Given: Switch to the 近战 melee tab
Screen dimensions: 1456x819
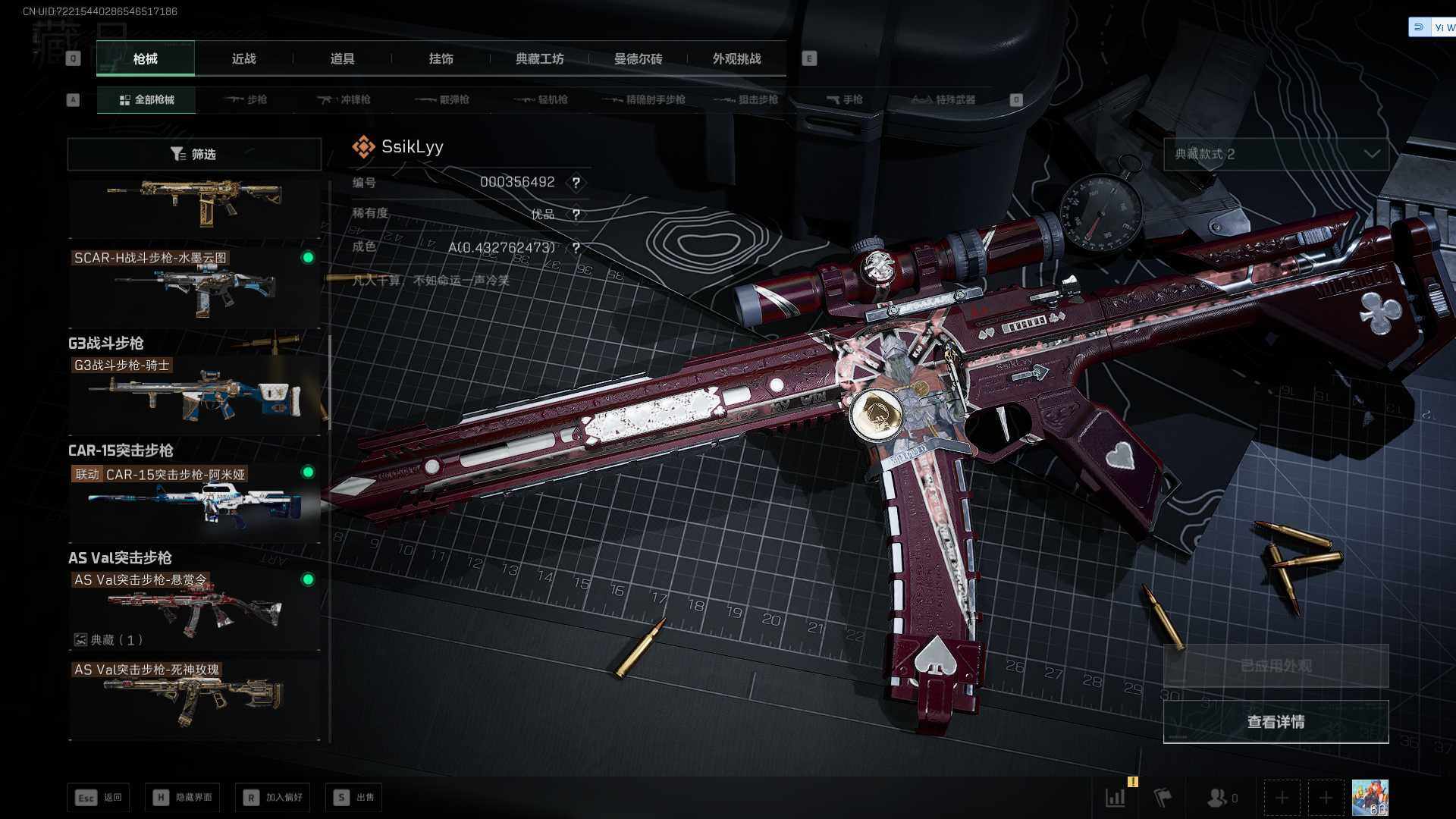Looking at the screenshot, I should (x=243, y=59).
